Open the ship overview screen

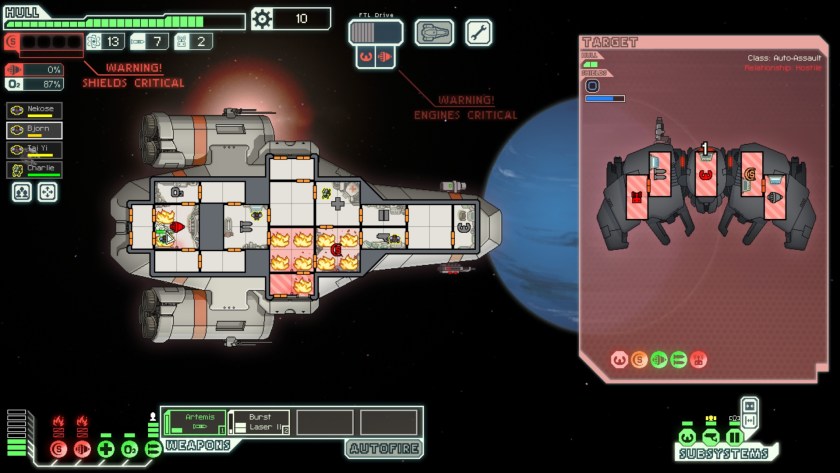pyautogui.click(x=434, y=32)
